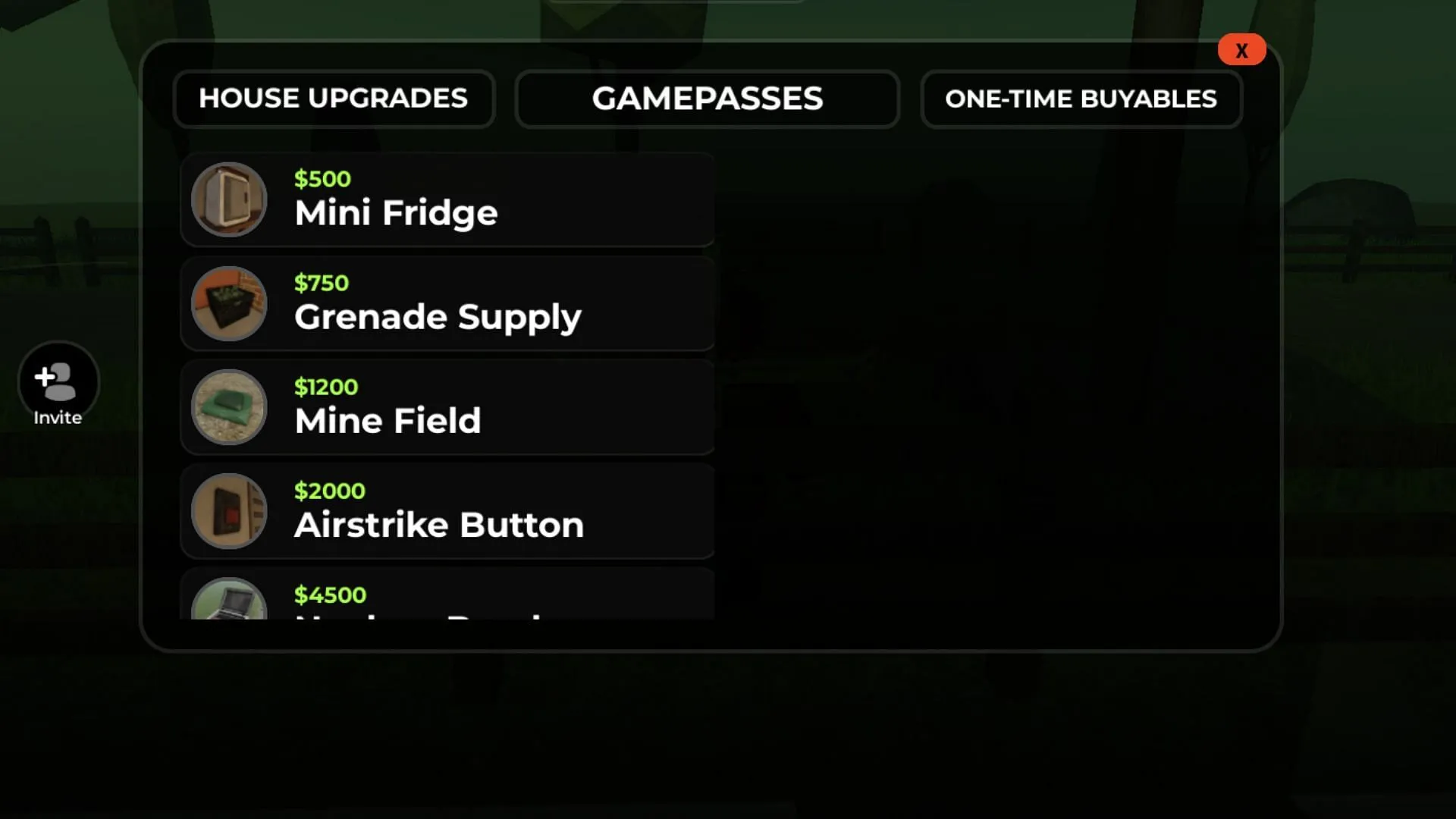Select the Grenade Supply list entry
This screenshot has width=1456, height=819.
(447, 303)
